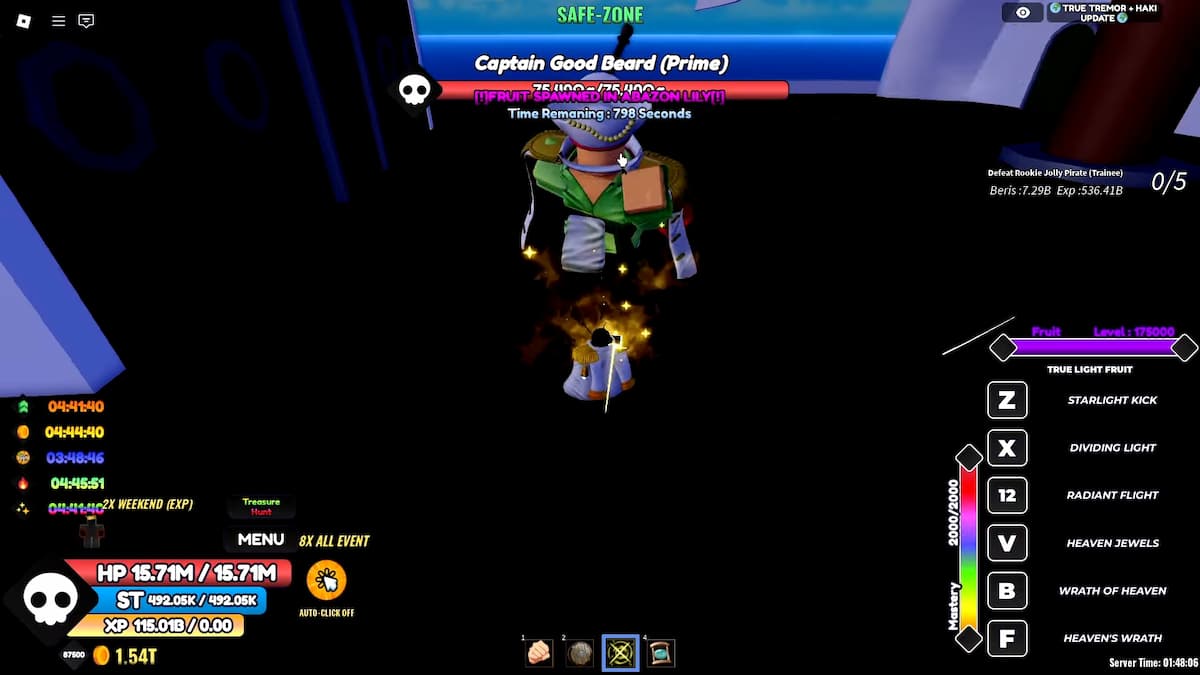This screenshot has height=675, width=1200.
Task: Open the Treasure Hunt button
Action: click(261, 507)
